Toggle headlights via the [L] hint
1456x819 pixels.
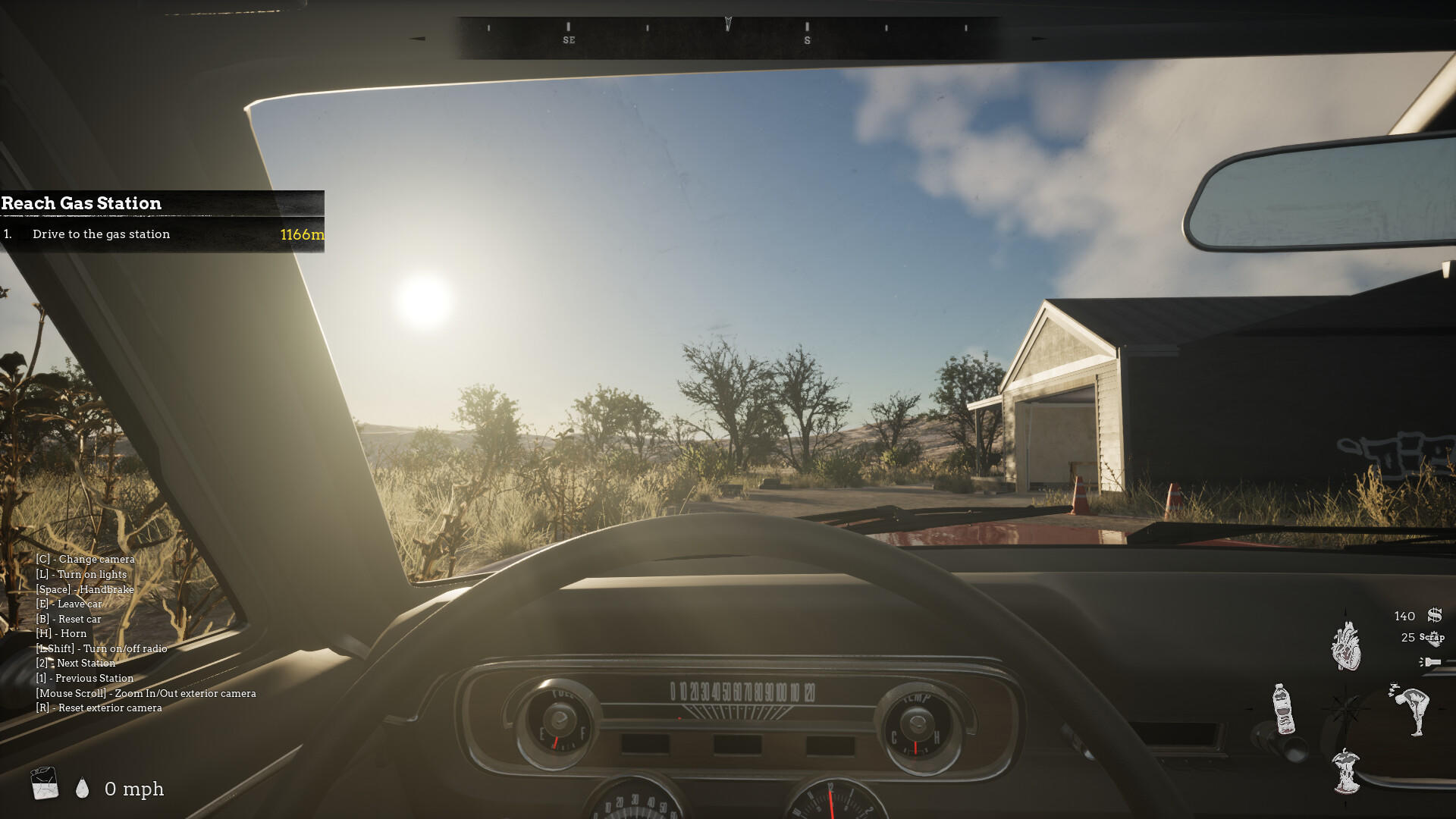pos(80,574)
